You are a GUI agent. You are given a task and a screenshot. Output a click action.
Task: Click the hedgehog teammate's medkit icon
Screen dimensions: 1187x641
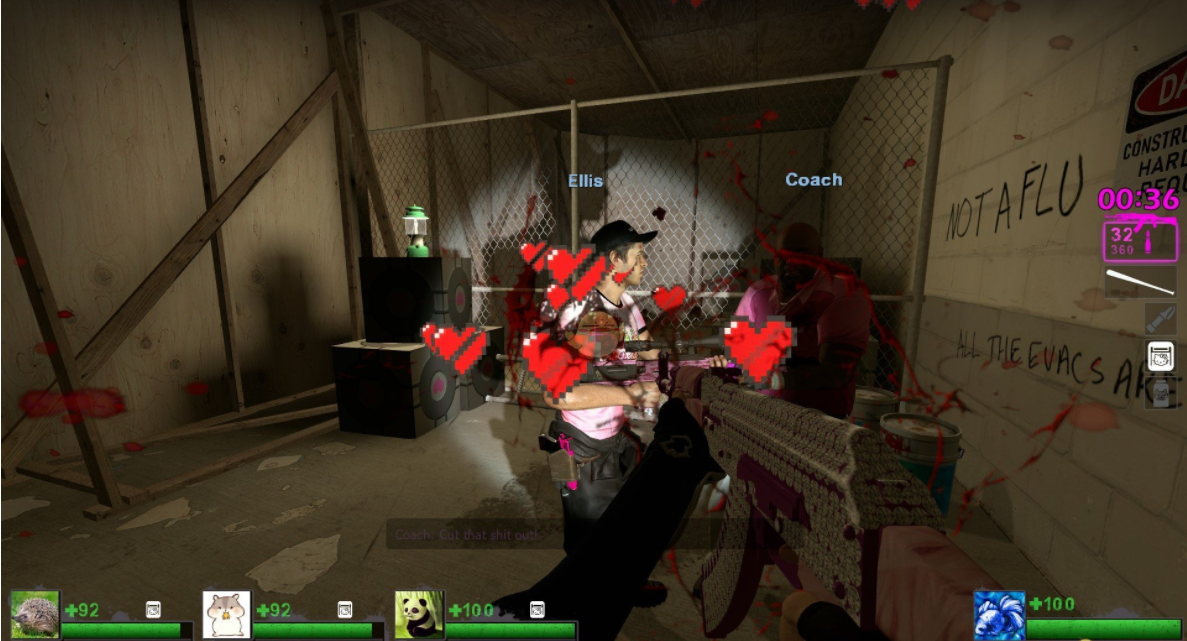click(153, 609)
